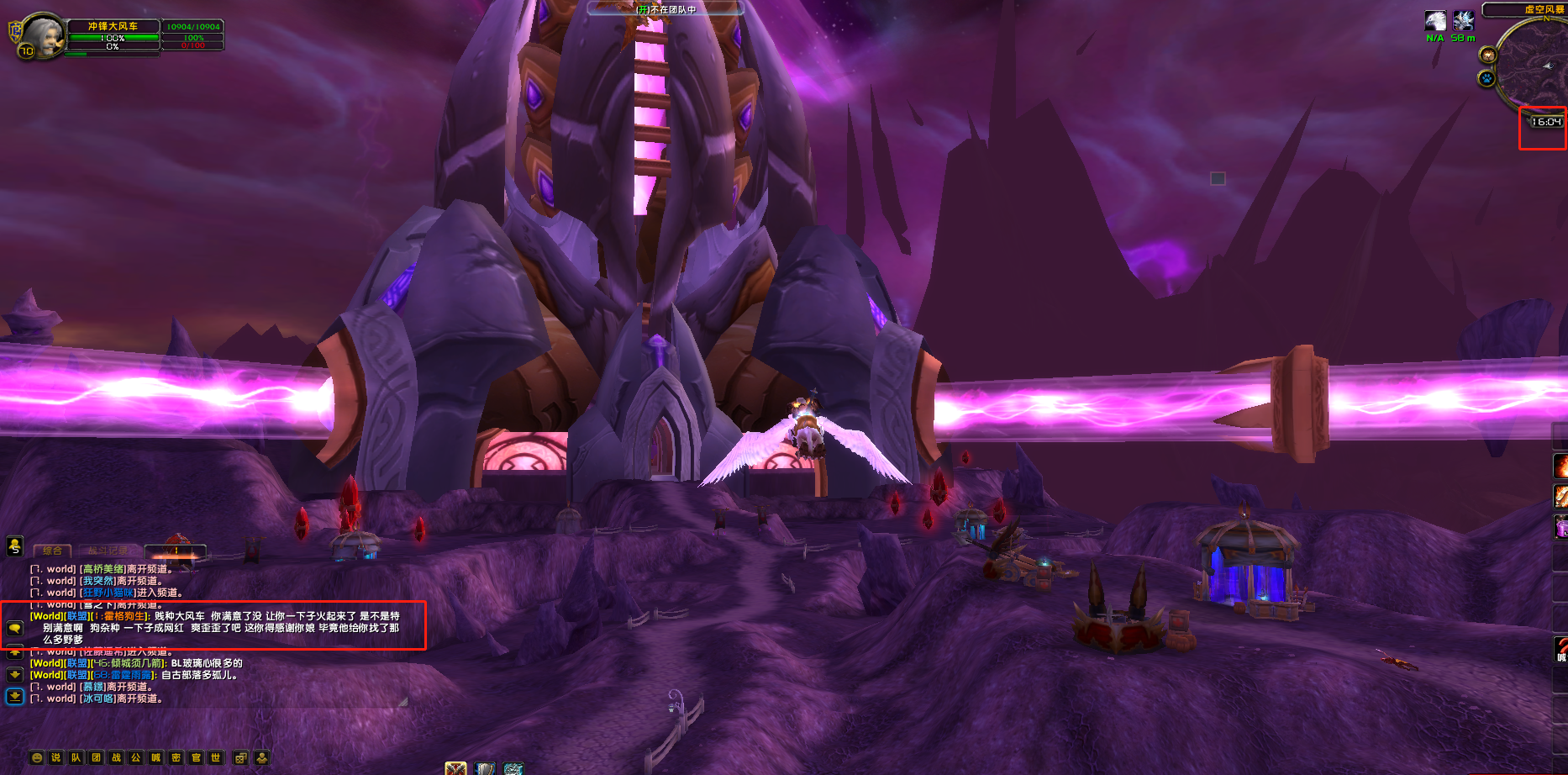Switch to the 综合 chat tab

pyautogui.click(x=52, y=551)
